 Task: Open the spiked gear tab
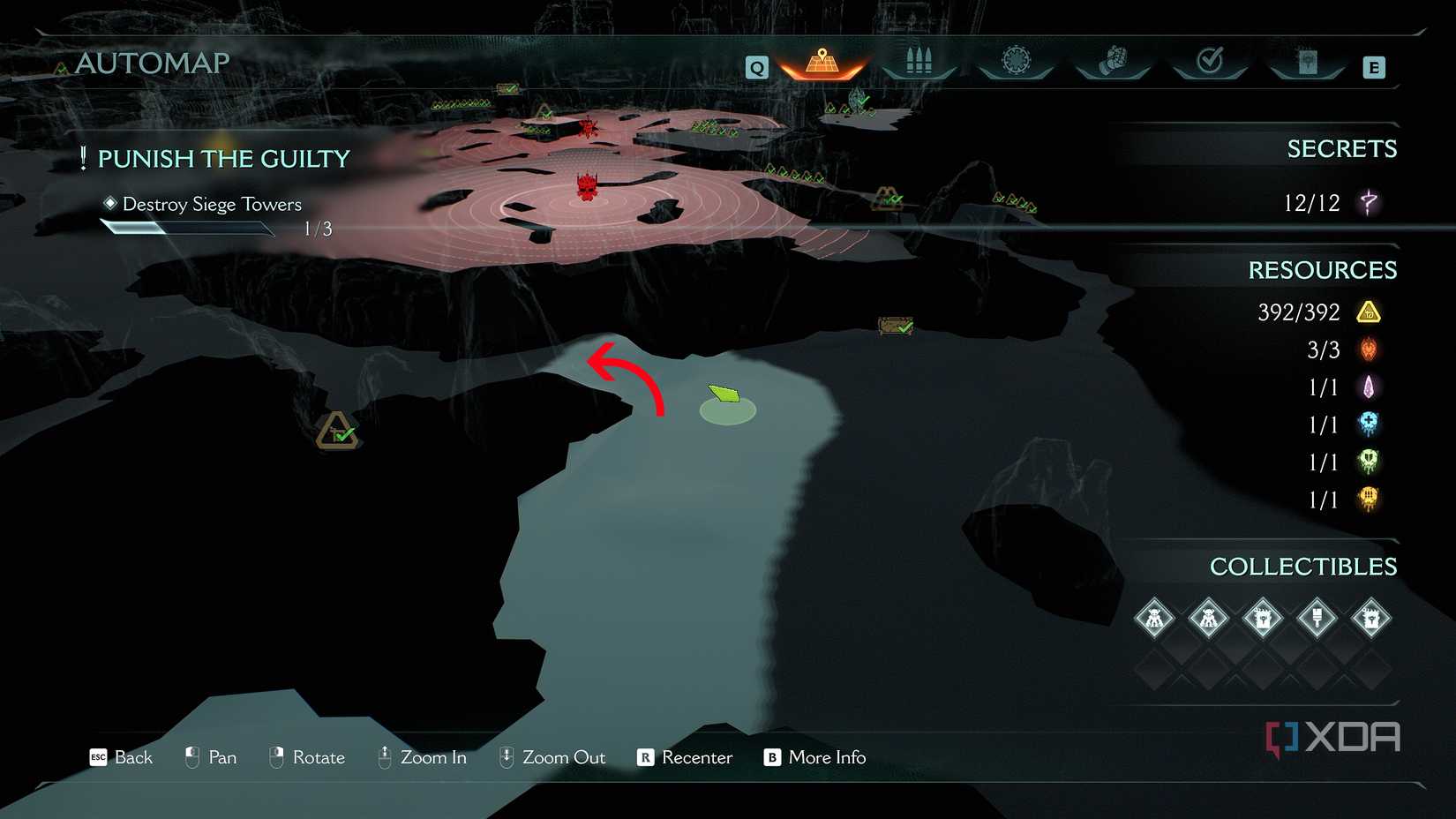tap(1016, 62)
